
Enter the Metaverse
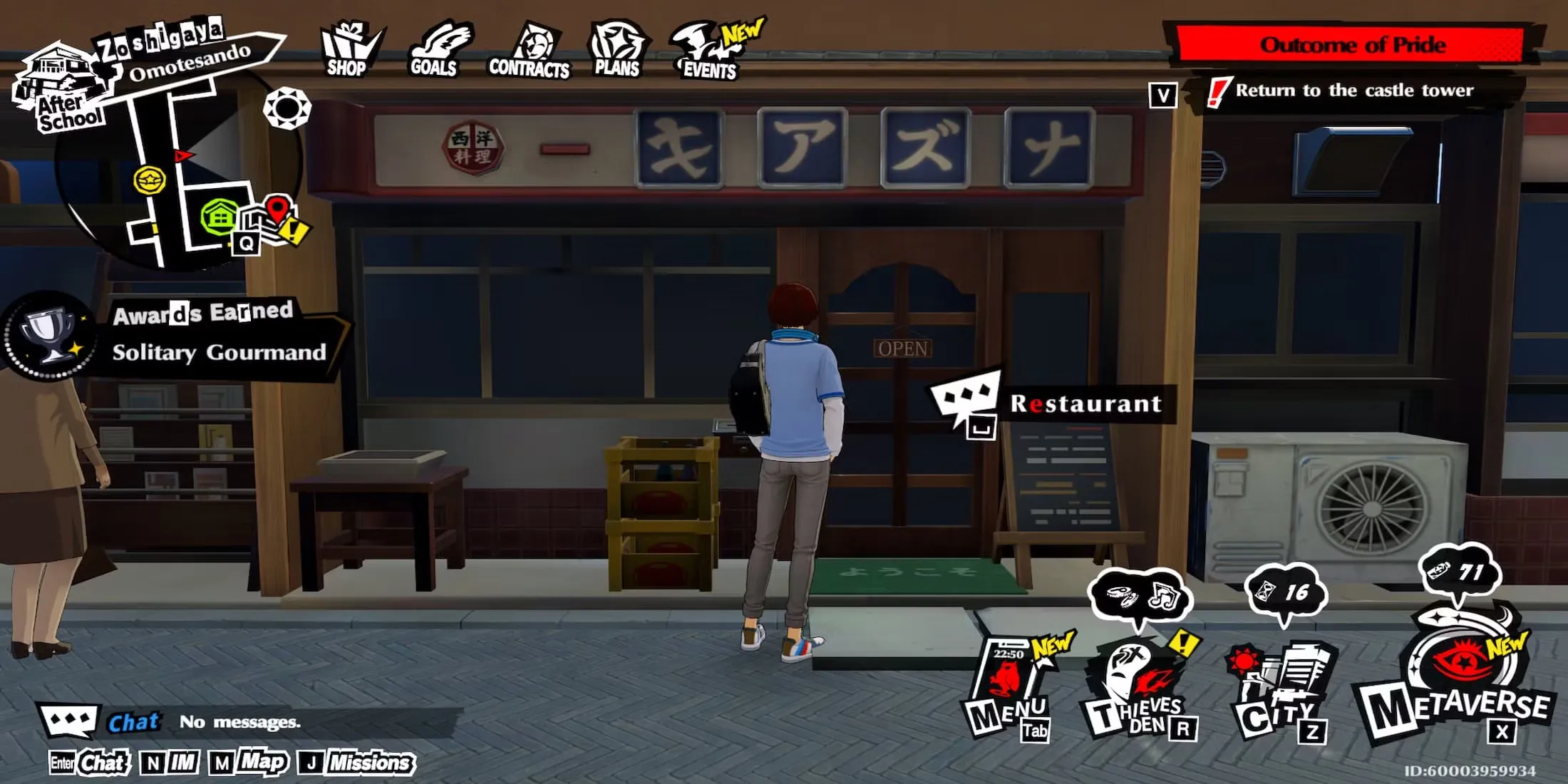click(1458, 684)
